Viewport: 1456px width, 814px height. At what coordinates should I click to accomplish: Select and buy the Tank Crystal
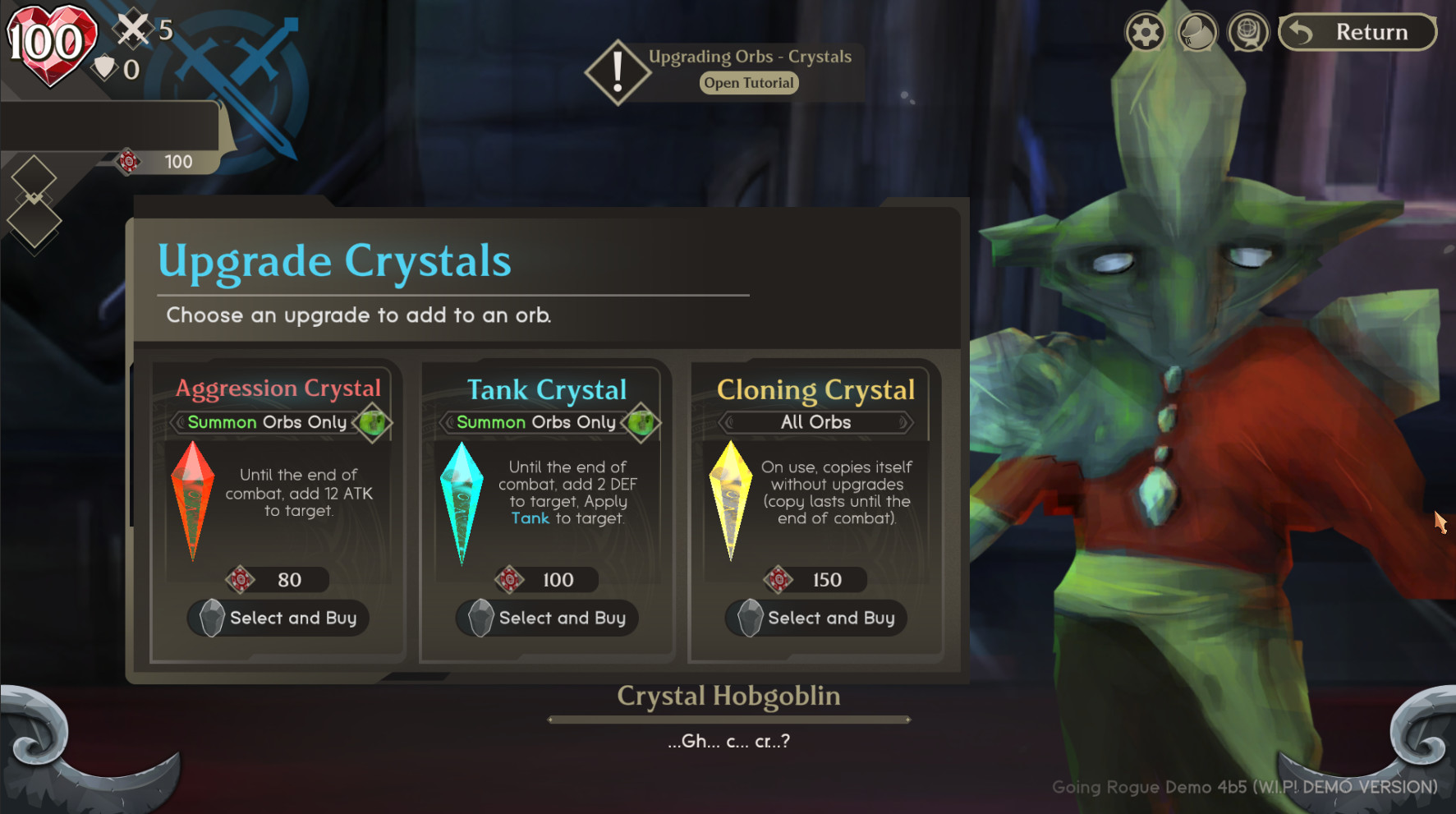tap(547, 618)
